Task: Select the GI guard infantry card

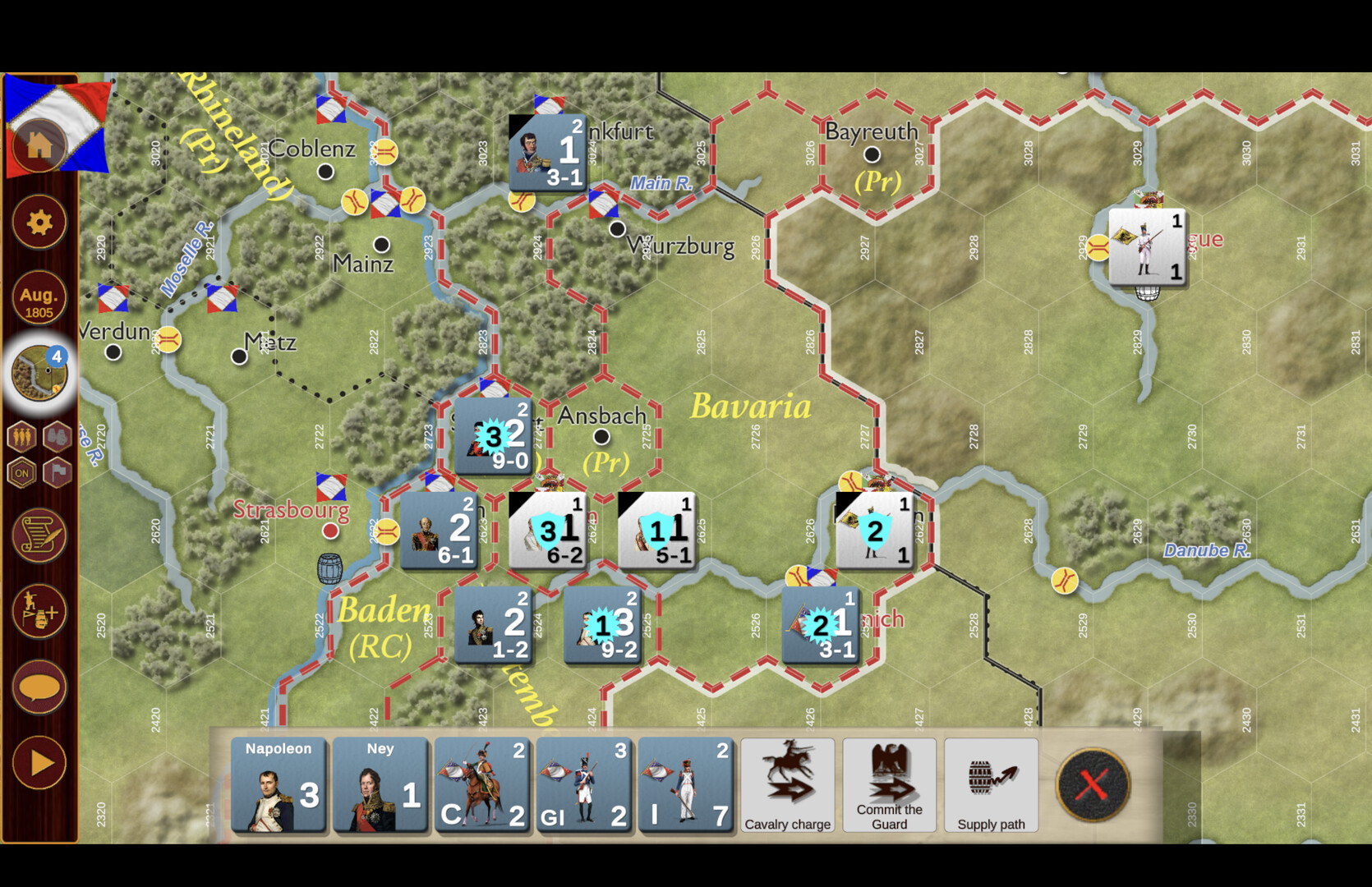Action: tap(585, 784)
